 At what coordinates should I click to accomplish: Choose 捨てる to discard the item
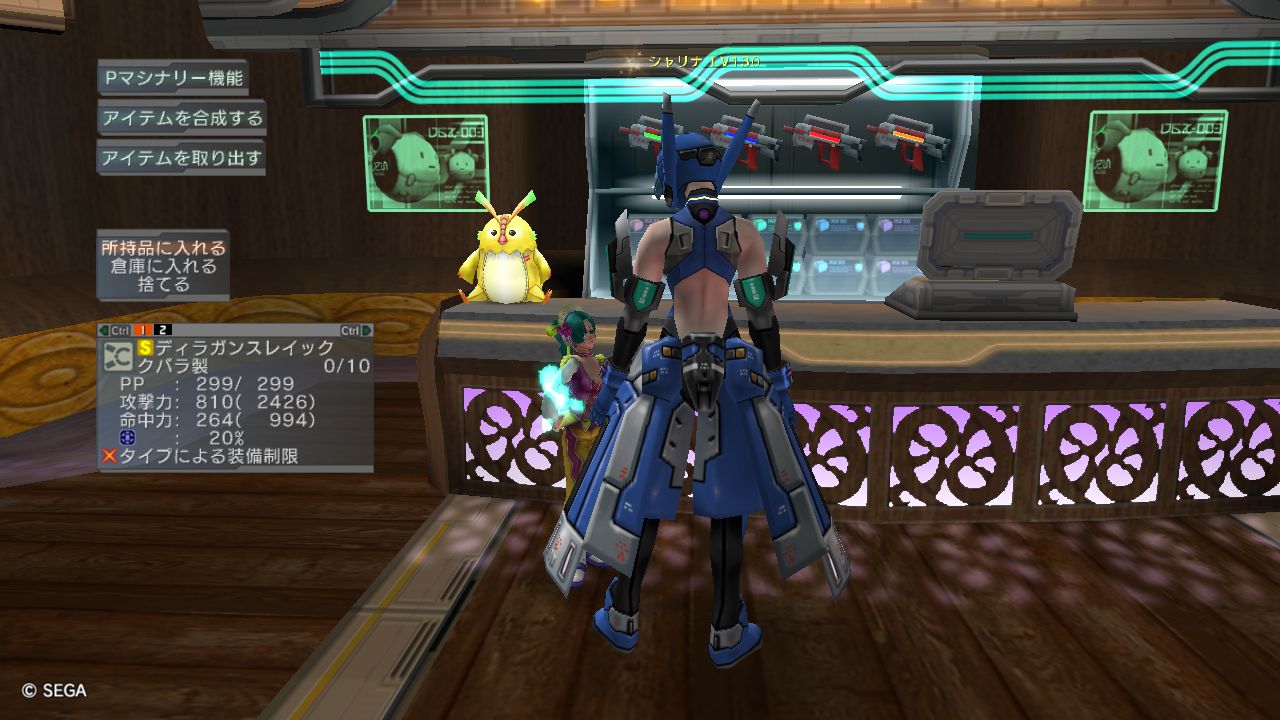pyautogui.click(x=163, y=285)
